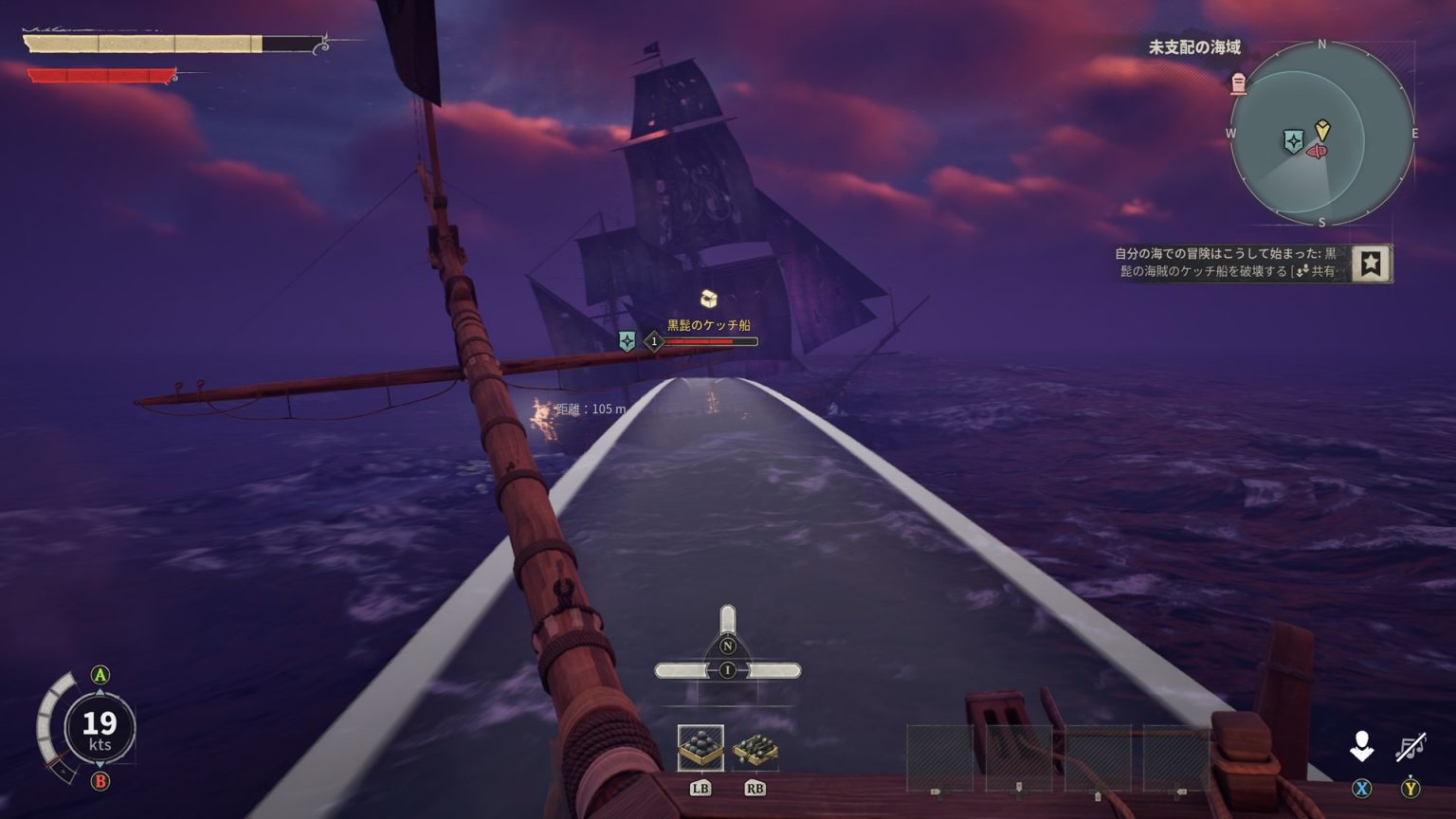Choose the second ammo crate slot
Image resolution: width=1456 pixels, height=819 pixels.
click(x=755, y=748)
